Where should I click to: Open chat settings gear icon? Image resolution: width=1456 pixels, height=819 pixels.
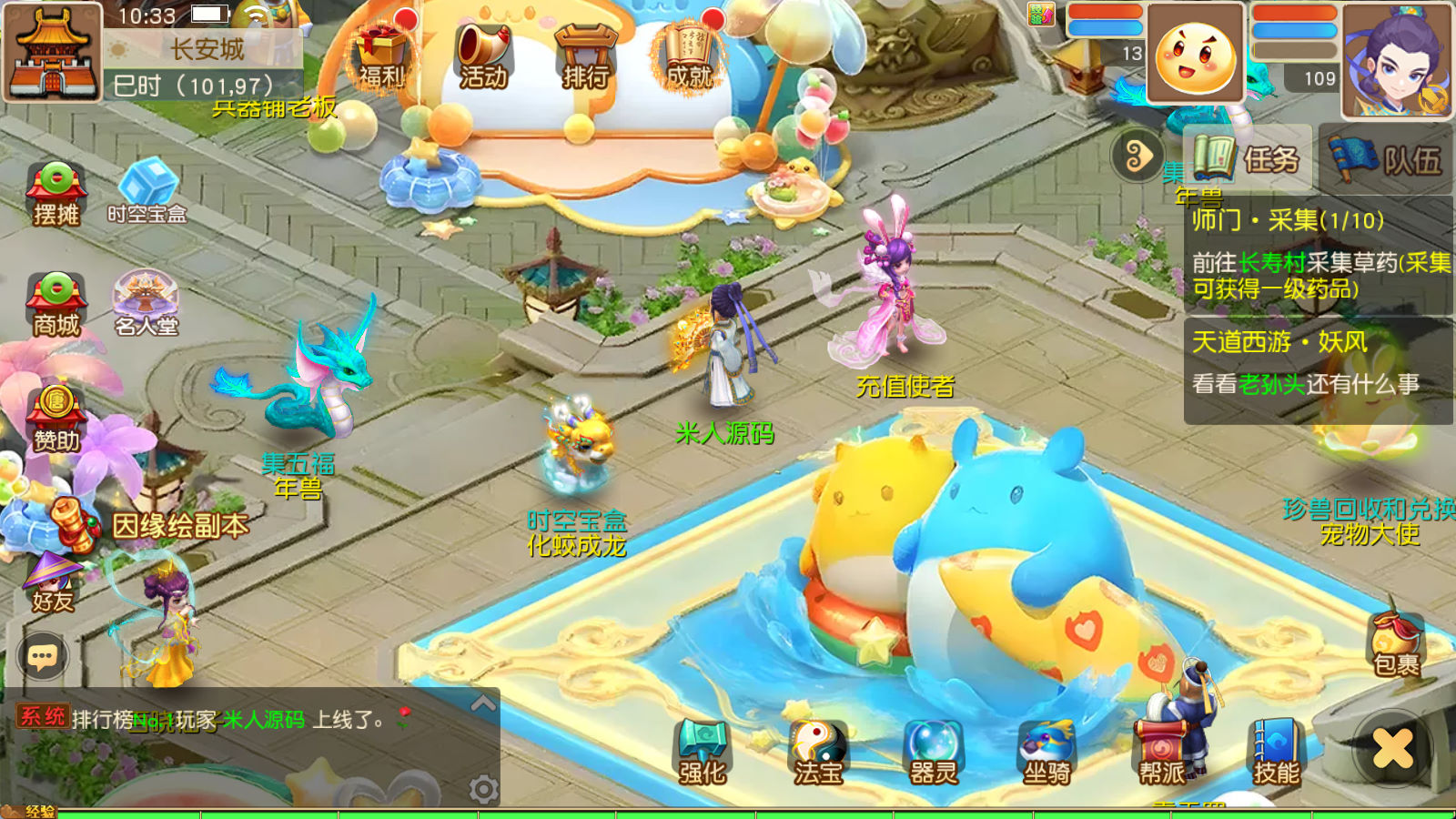click(483, 789)
